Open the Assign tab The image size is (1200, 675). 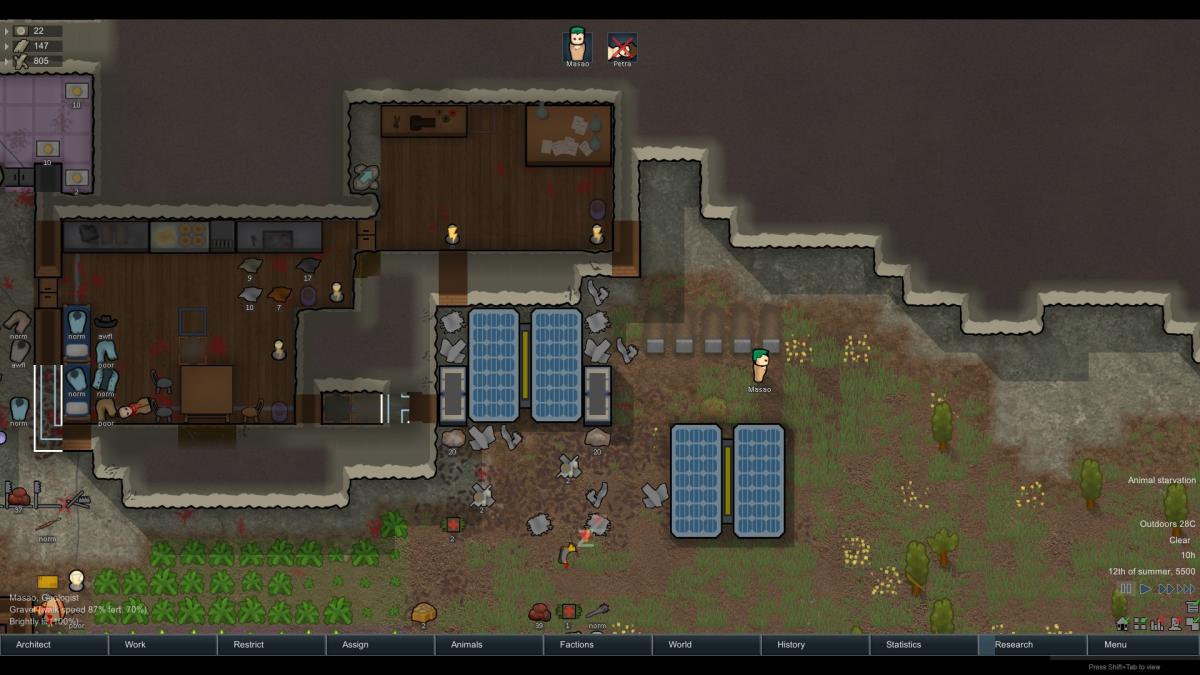point(381,645)
